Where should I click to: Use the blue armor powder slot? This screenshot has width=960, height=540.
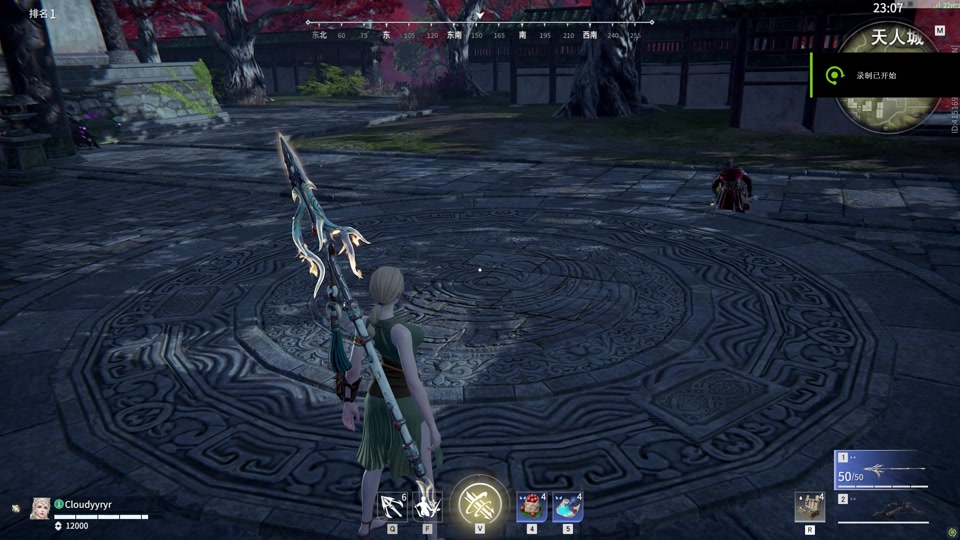pyautogui.click(x=567, y=507)
